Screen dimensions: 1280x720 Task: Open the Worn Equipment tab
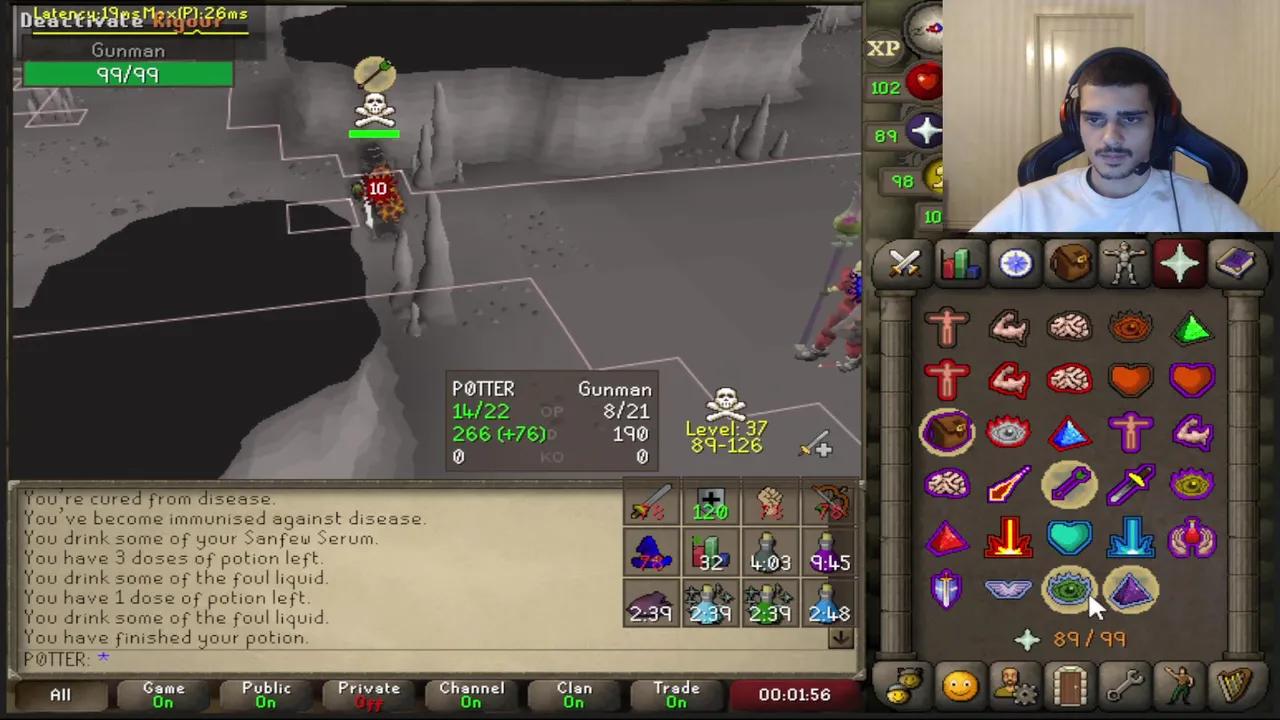(1124, 263)
